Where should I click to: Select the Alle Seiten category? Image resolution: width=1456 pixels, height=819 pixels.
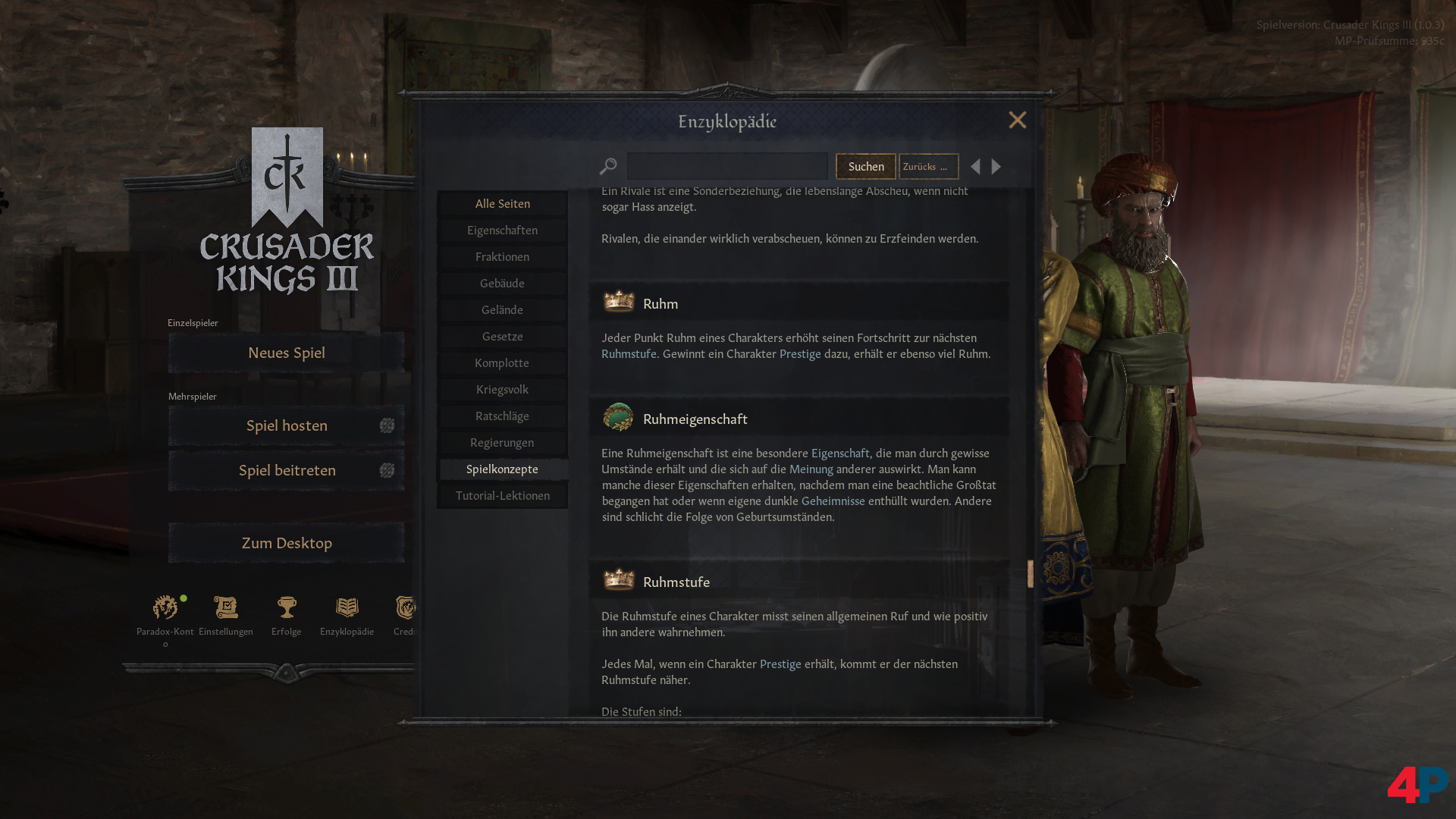[502, 203]
